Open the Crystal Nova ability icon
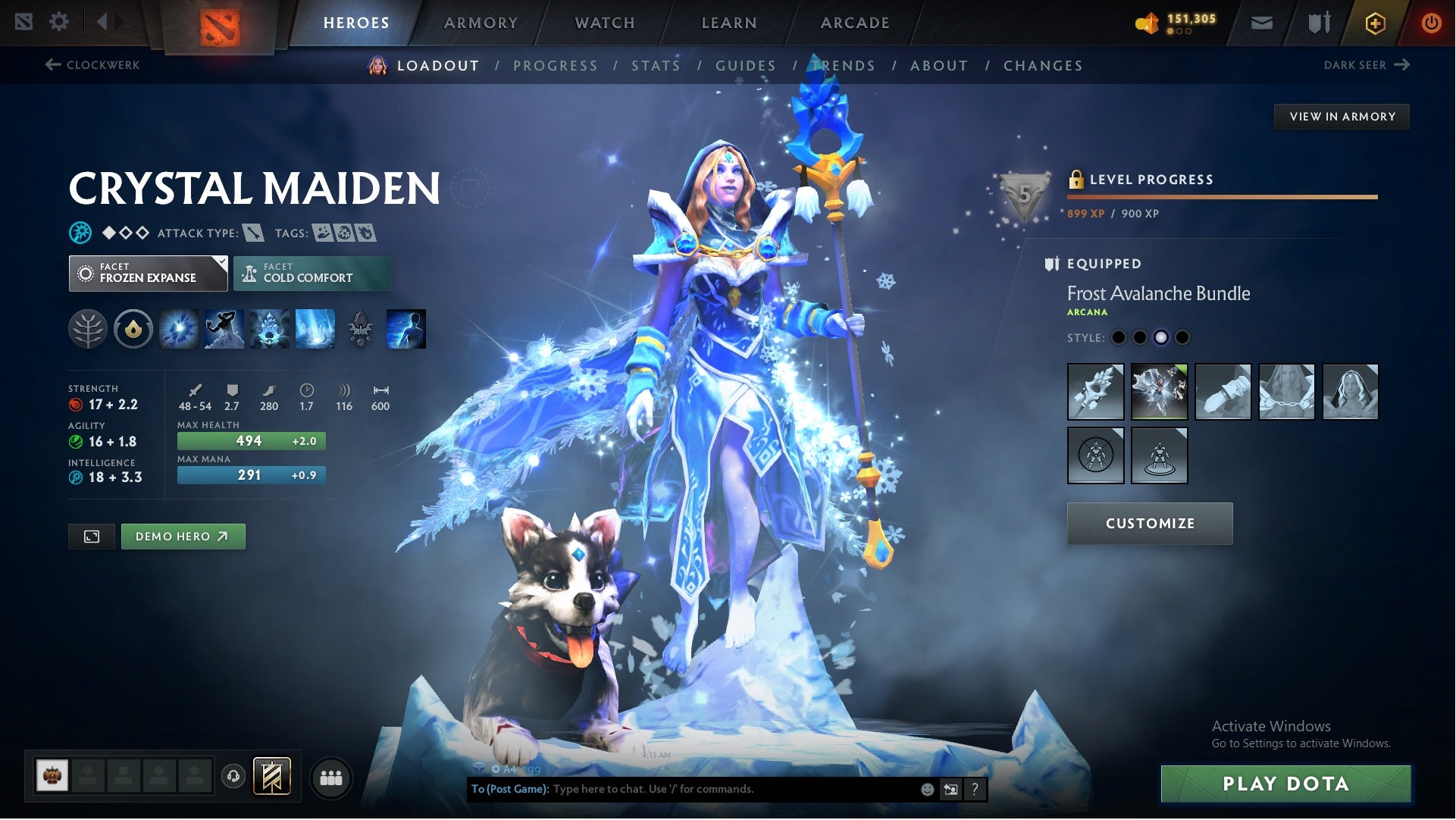Viewport: 1456px width, 820px height. [179, 329]
